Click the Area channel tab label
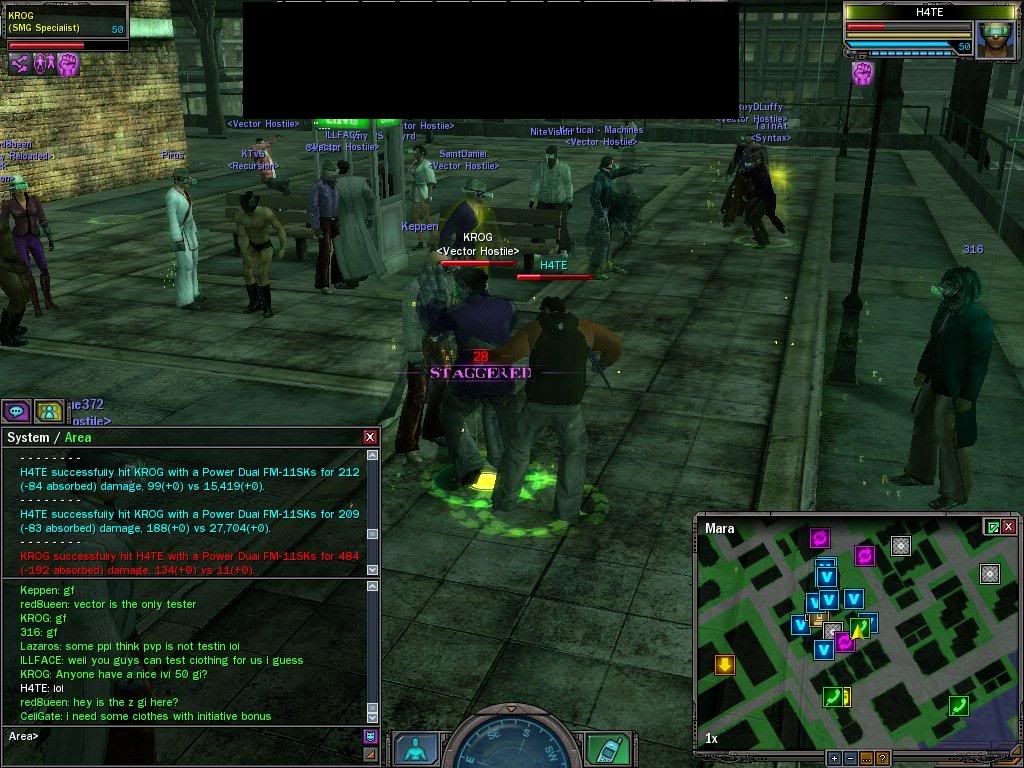This screenshot has width=1024, height=768. point(79,437)
